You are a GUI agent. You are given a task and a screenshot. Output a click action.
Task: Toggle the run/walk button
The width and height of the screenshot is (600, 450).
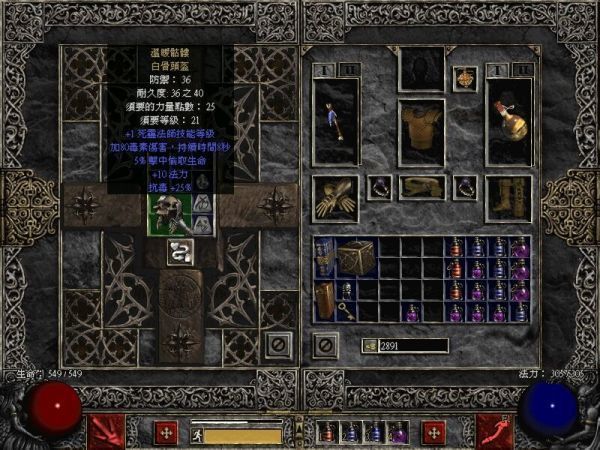pyautogui.click(x=197, y=434)
